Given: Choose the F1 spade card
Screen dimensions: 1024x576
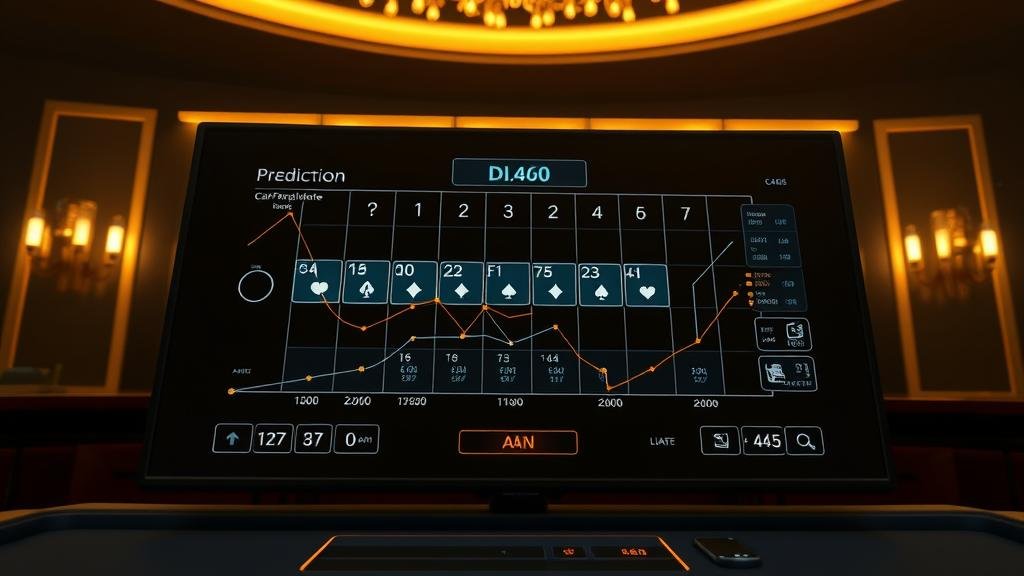Looking at the screenshot, I should (x=507, y=283).
